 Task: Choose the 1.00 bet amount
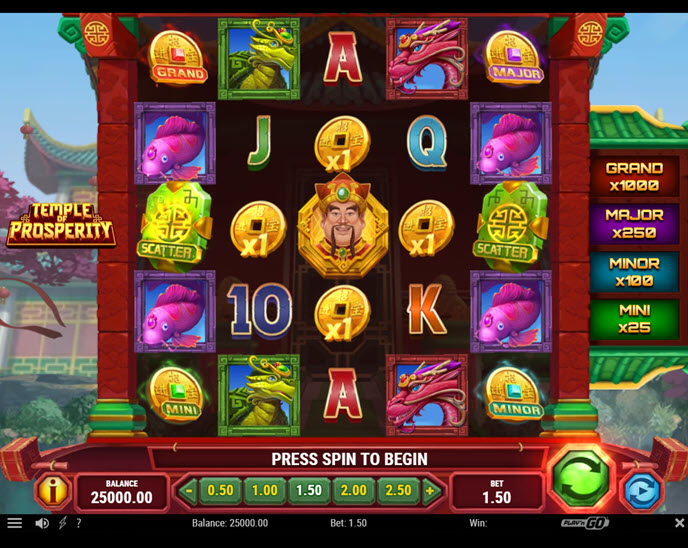pos(264,491)
